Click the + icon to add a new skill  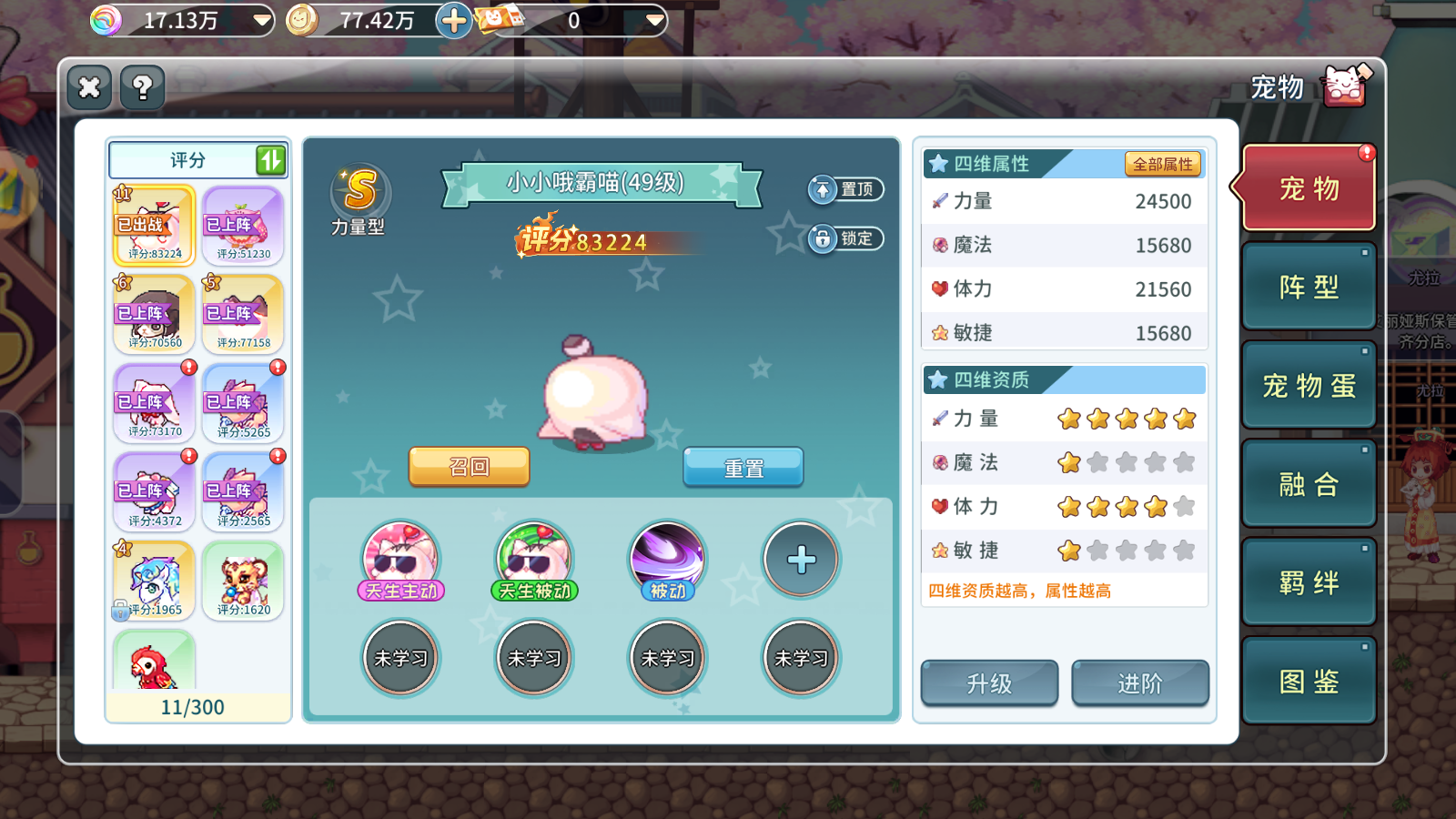[800, 559]
